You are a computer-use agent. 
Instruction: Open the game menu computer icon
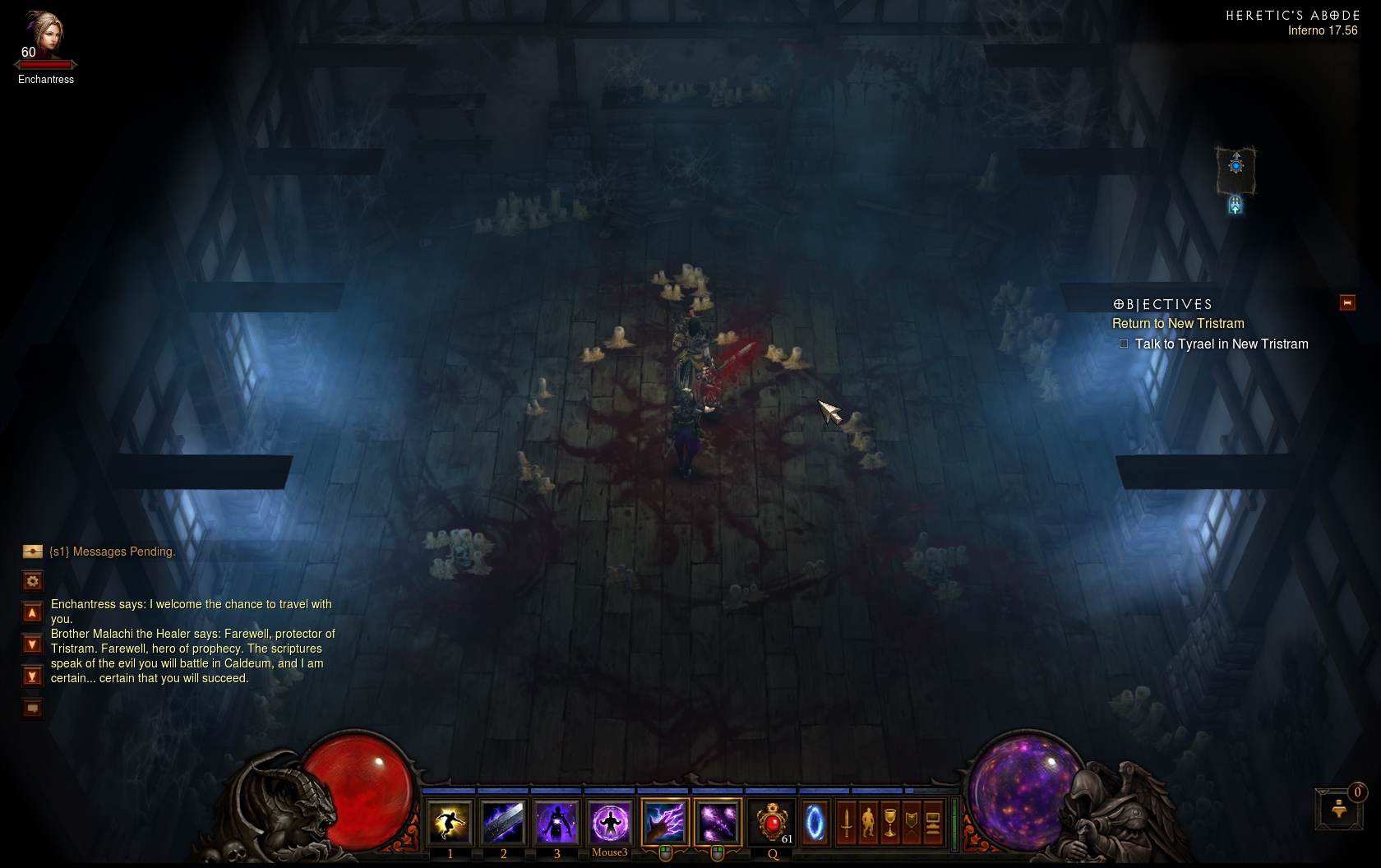coord(933,822)
